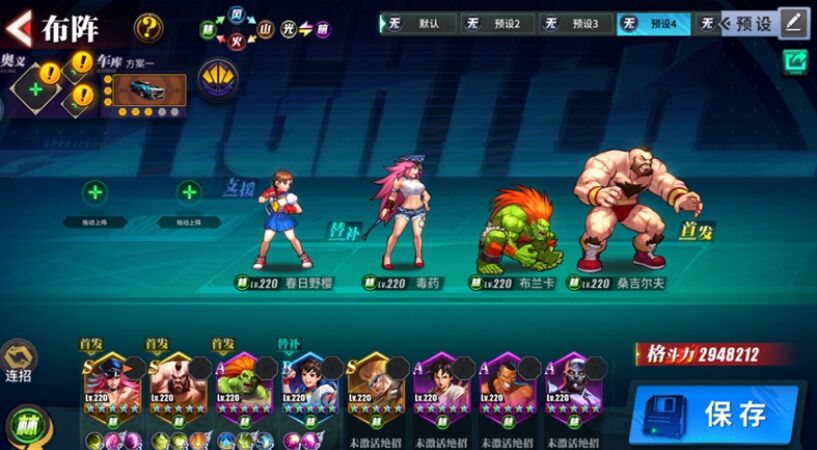Open the golden basketball emblem icon
Viewport: 817px width, 450px height.
pos(217,77)
